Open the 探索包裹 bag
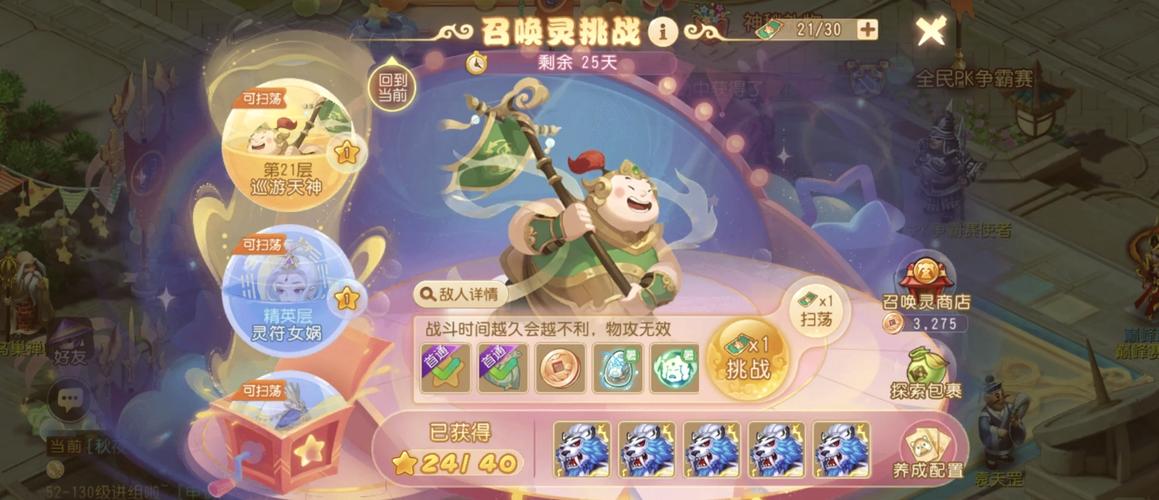The height and width of the screenshot is (500, 1159). coord(925,372)
